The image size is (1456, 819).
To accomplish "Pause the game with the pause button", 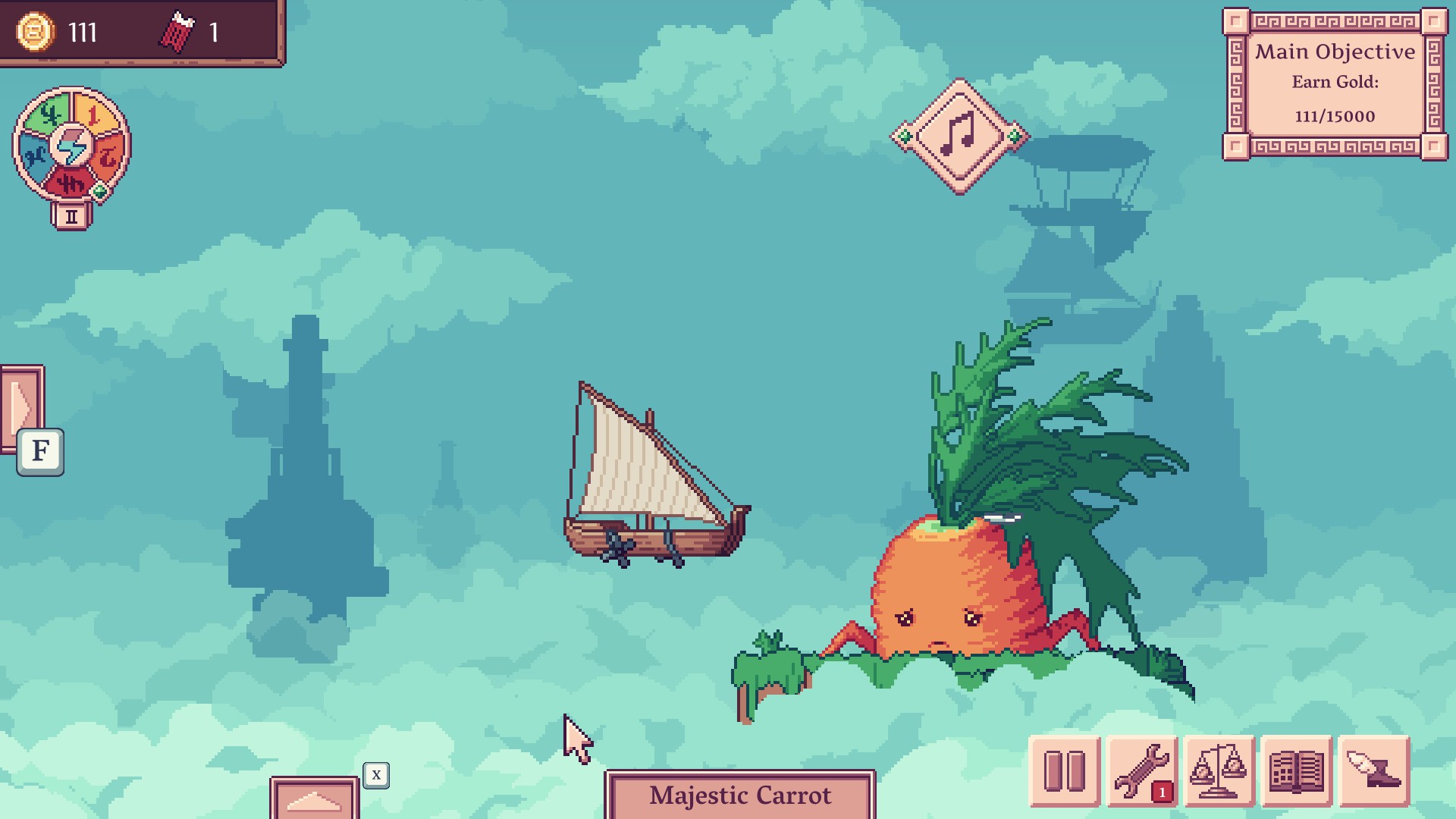I will (1064, 771).
